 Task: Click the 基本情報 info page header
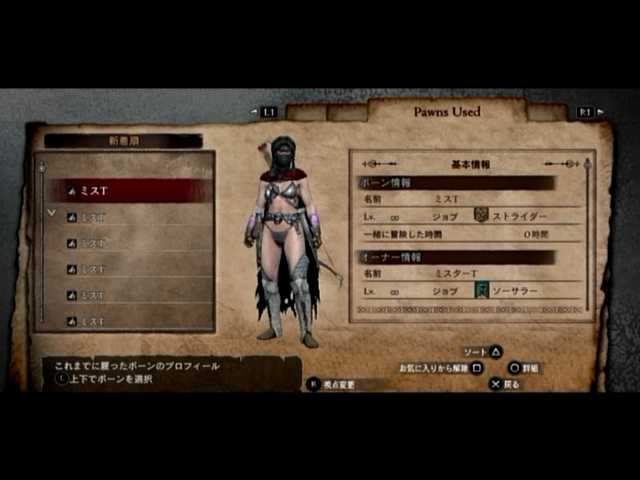point(471,163)
